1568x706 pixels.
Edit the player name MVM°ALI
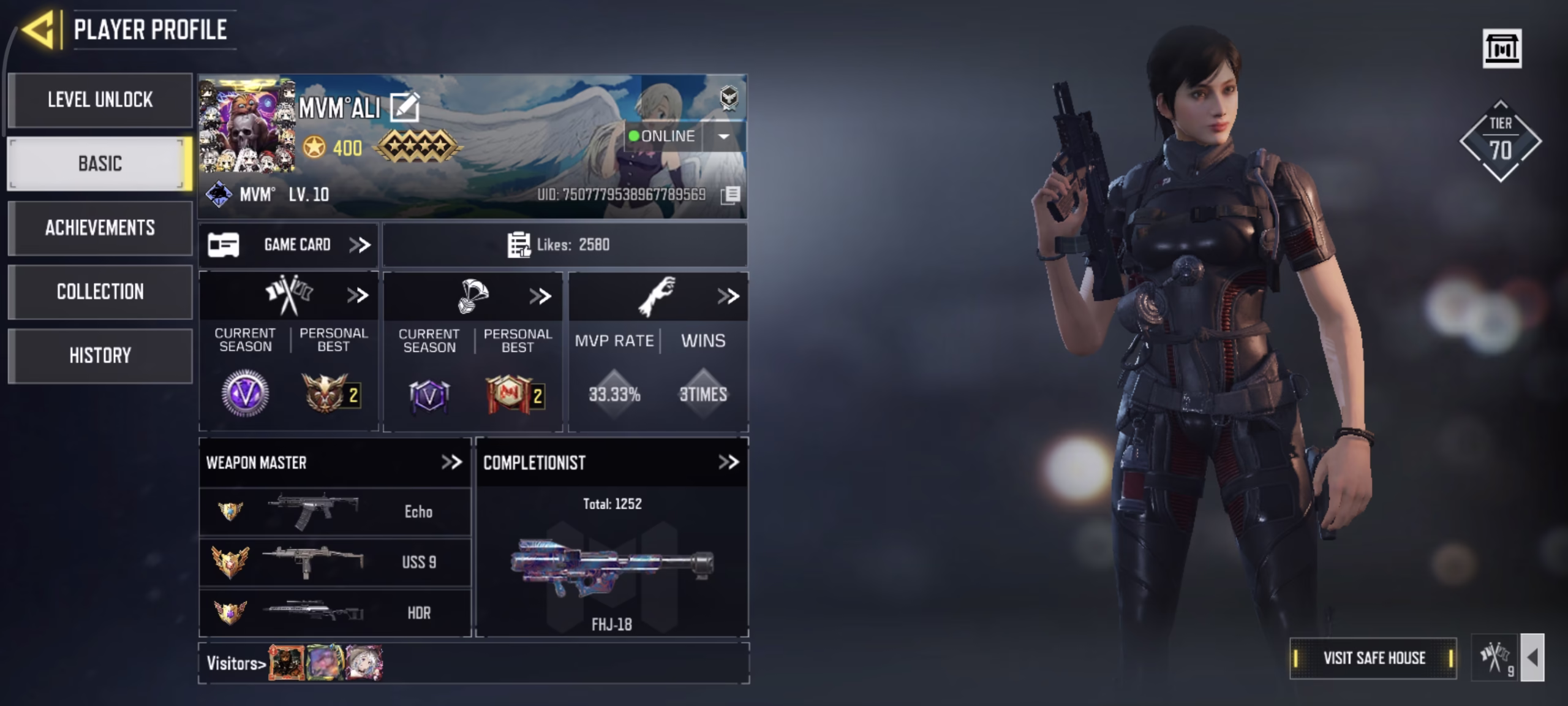pos(405,108)
